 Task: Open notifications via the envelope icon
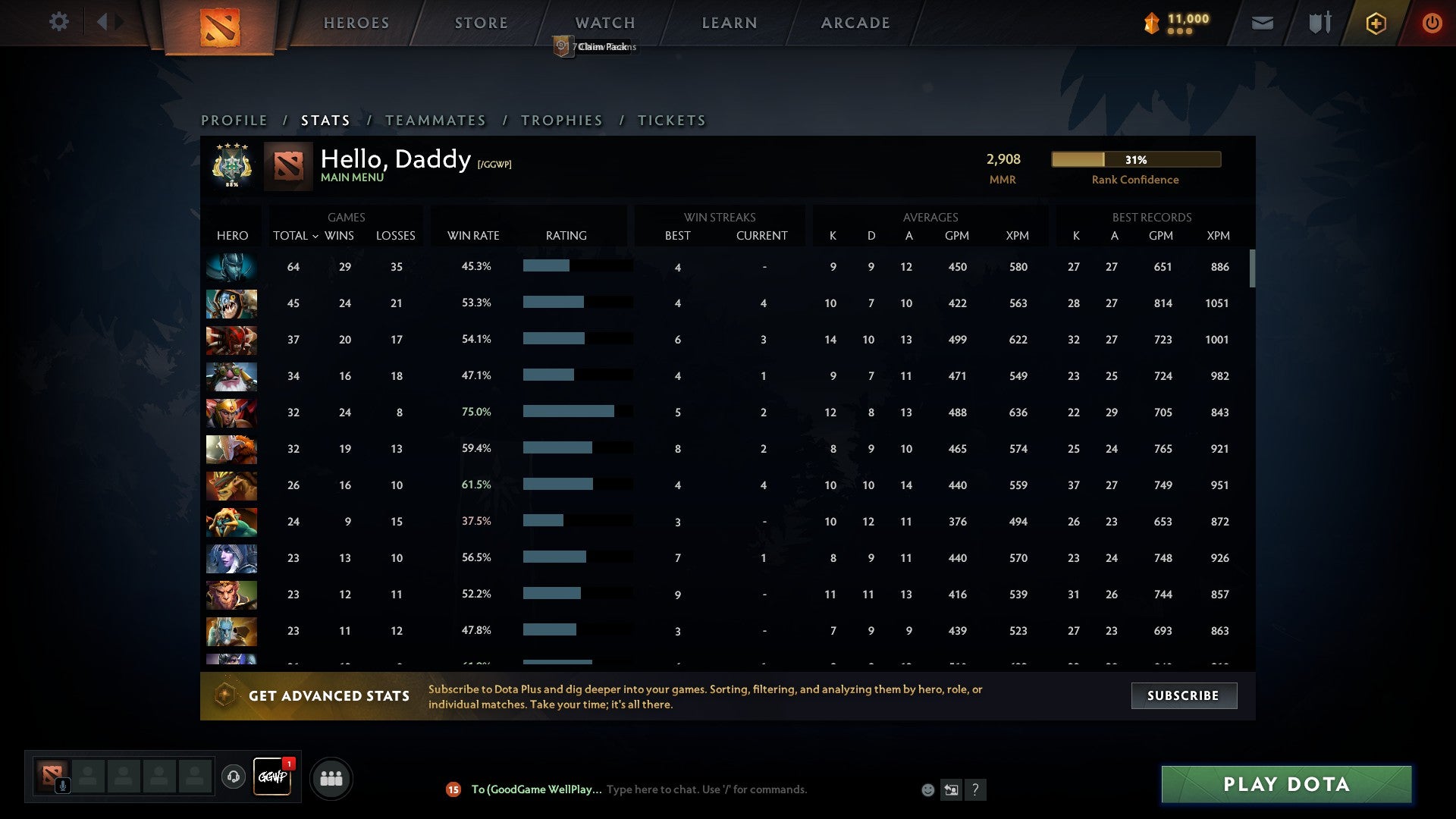pos(1262,23)
